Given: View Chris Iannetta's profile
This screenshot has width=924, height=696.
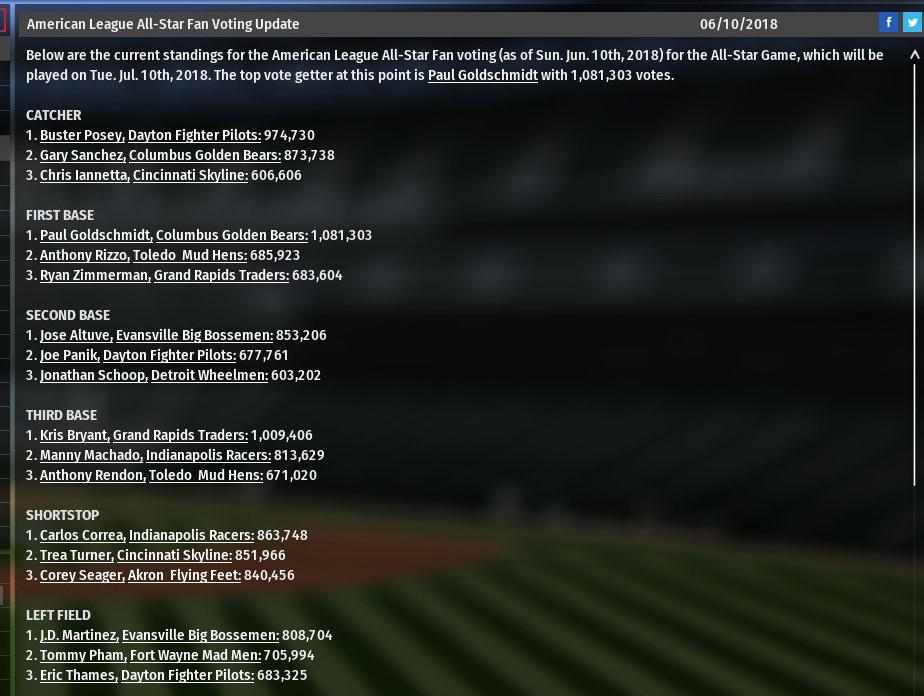Looking at the screenshot, I should coord(84,175).
